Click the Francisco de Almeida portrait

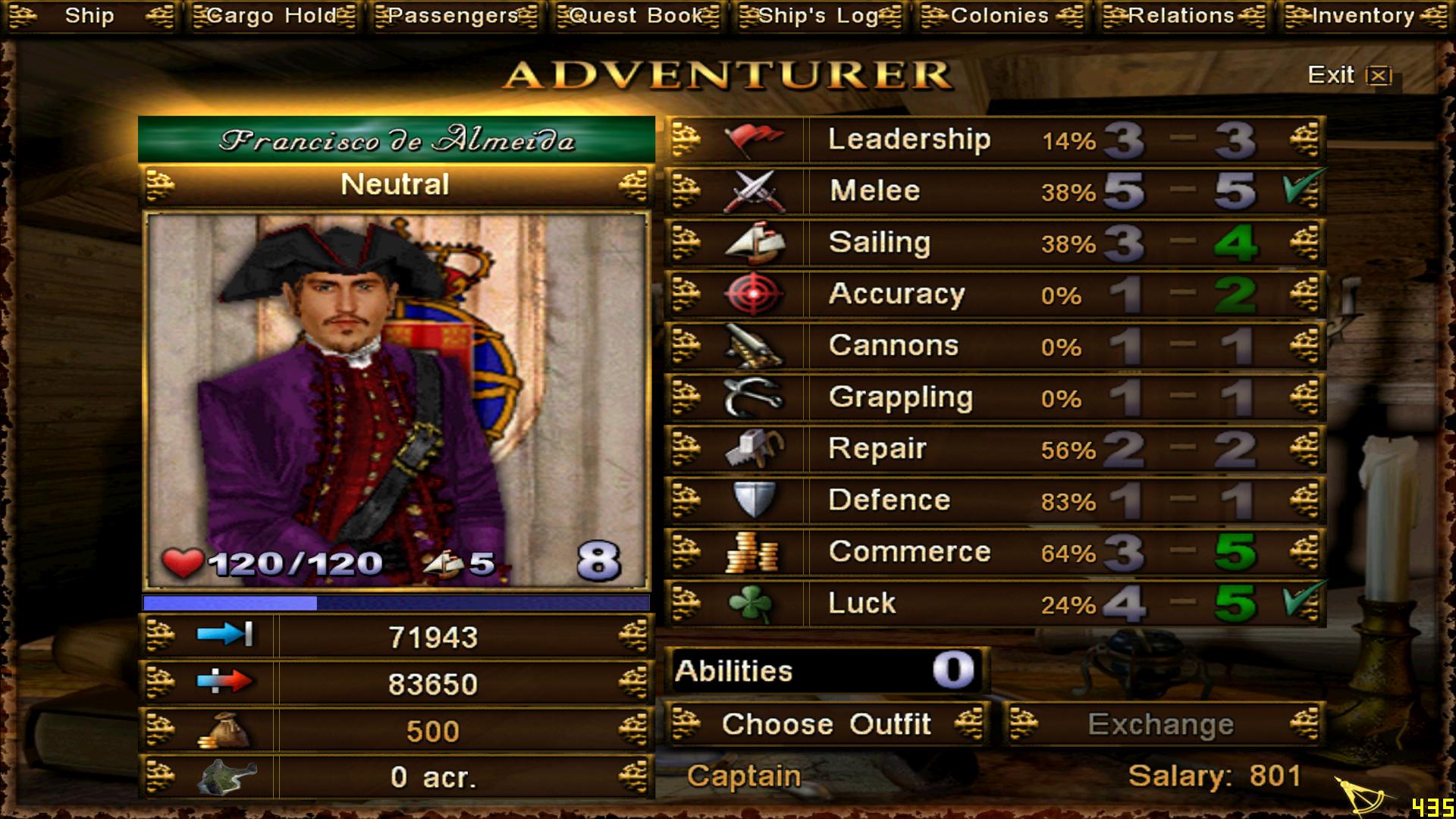tap(396, 400)
